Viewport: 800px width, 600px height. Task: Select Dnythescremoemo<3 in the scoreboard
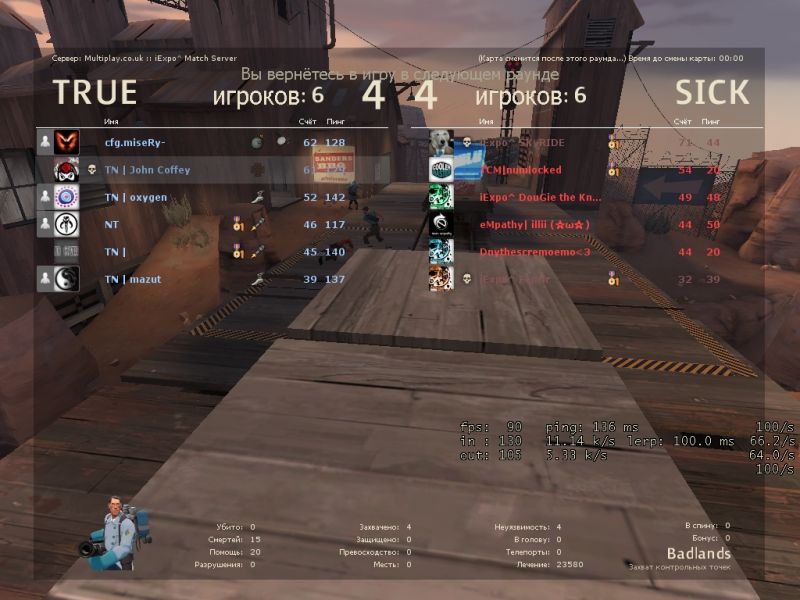[535, 252]
